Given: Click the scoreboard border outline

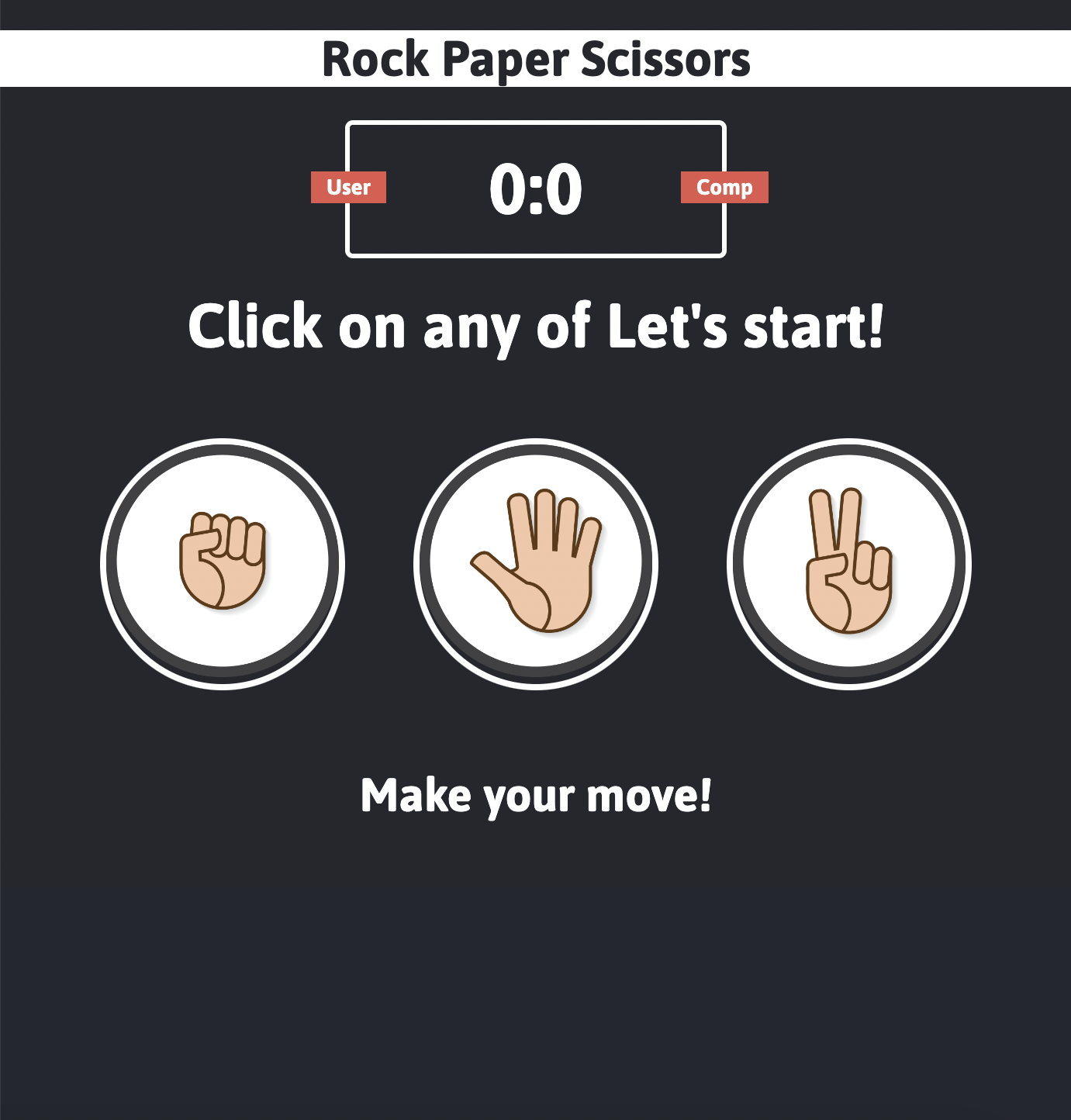Looking at the screenshot, I should (536, 121).
